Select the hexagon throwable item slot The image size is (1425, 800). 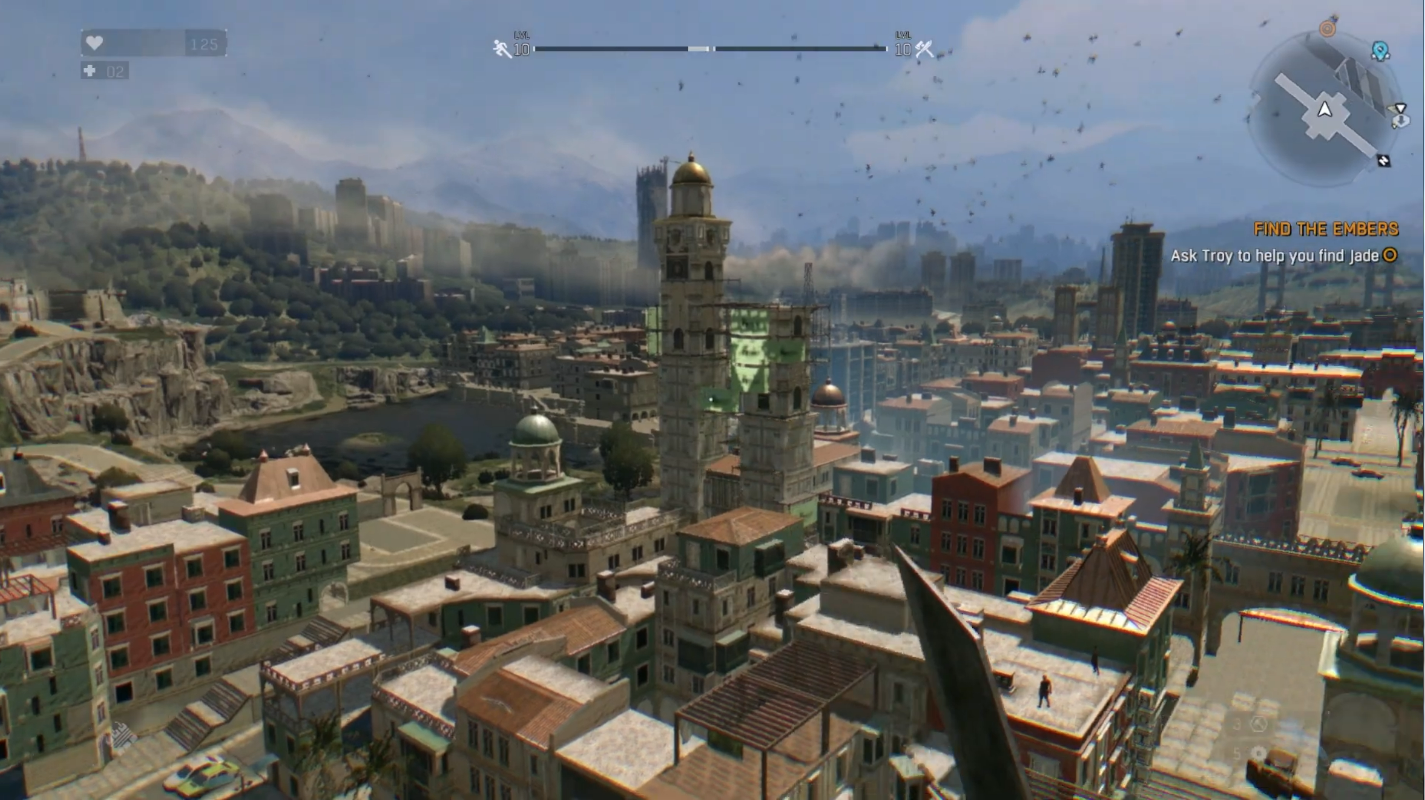click(x=1260, y=724)
